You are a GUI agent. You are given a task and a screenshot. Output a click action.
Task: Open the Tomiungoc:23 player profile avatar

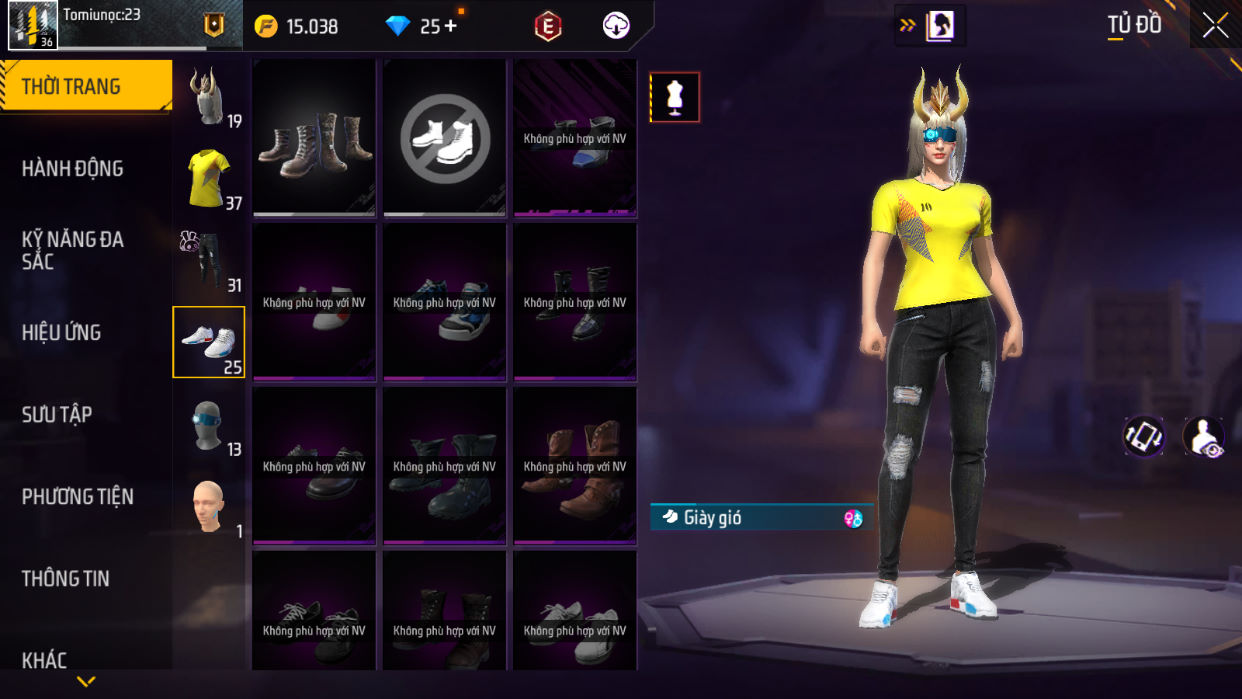33,25
